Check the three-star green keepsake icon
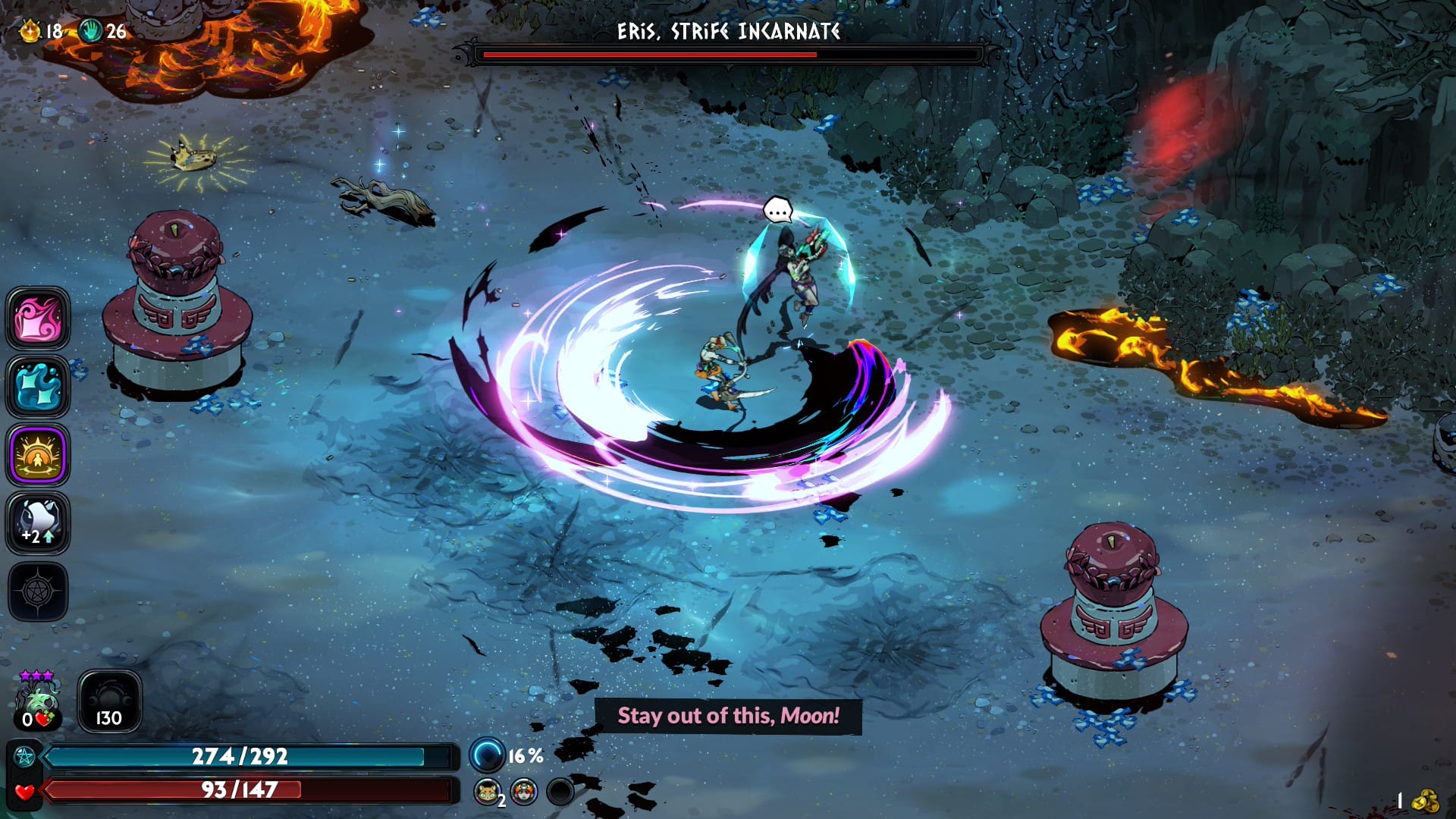The width and height of the screenshot is (1456, 819). coord(37,701)
